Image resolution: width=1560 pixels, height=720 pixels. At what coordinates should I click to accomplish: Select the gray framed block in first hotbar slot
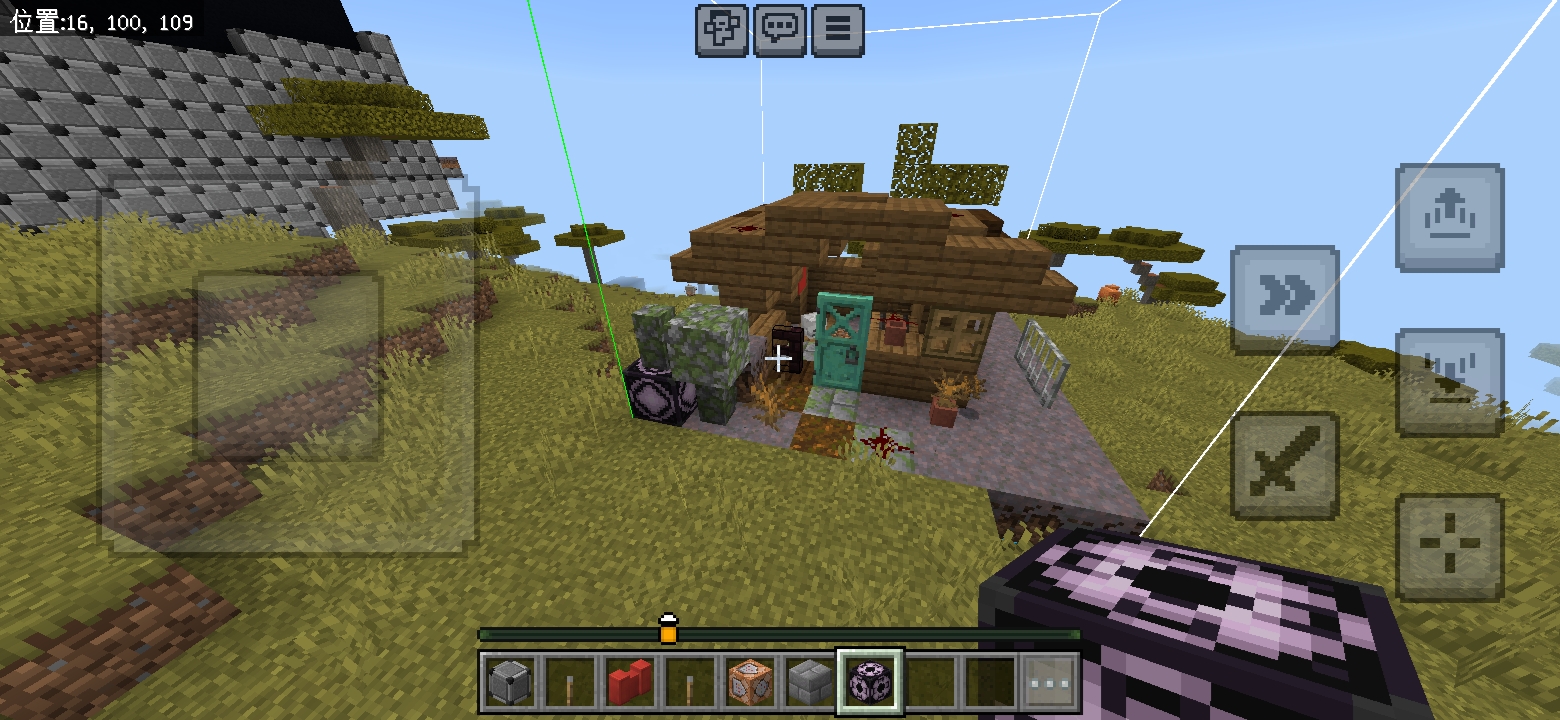pos(509,682)
